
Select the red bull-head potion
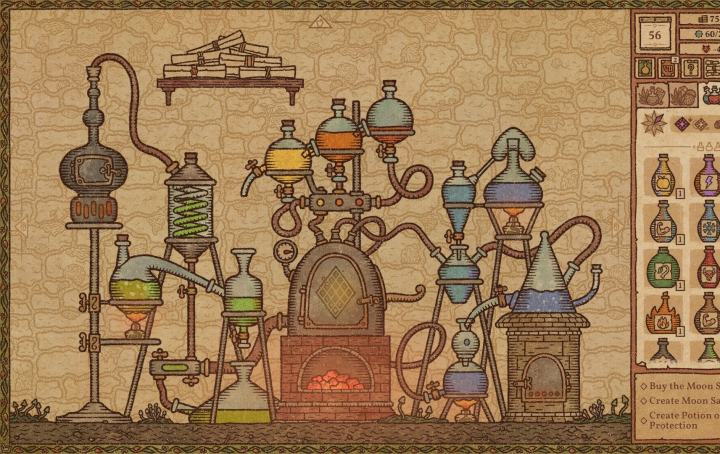point(707,267)
